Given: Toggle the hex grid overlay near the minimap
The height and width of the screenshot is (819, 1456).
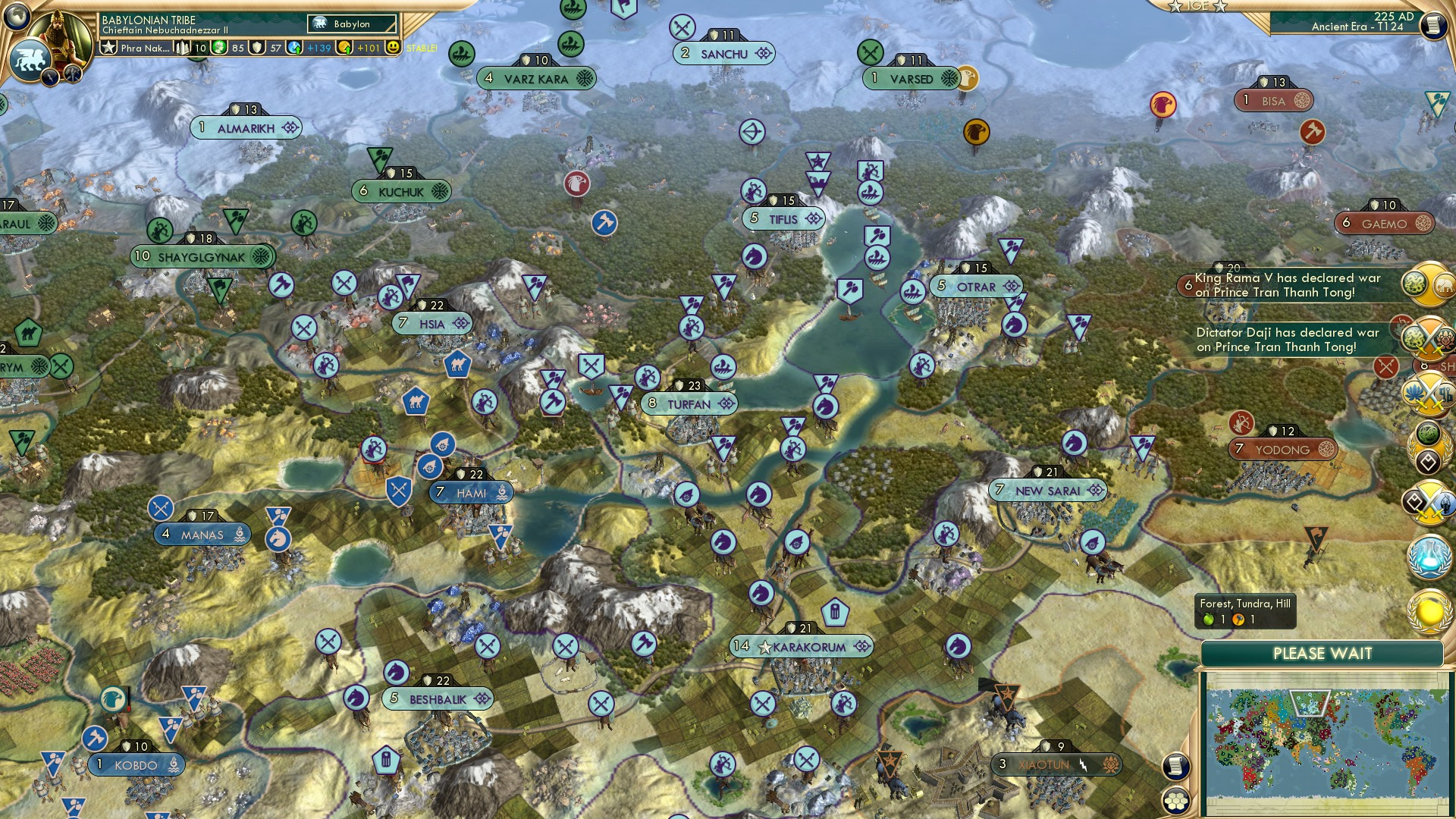Looking at the screenshot, I should tap(1176, 801).
